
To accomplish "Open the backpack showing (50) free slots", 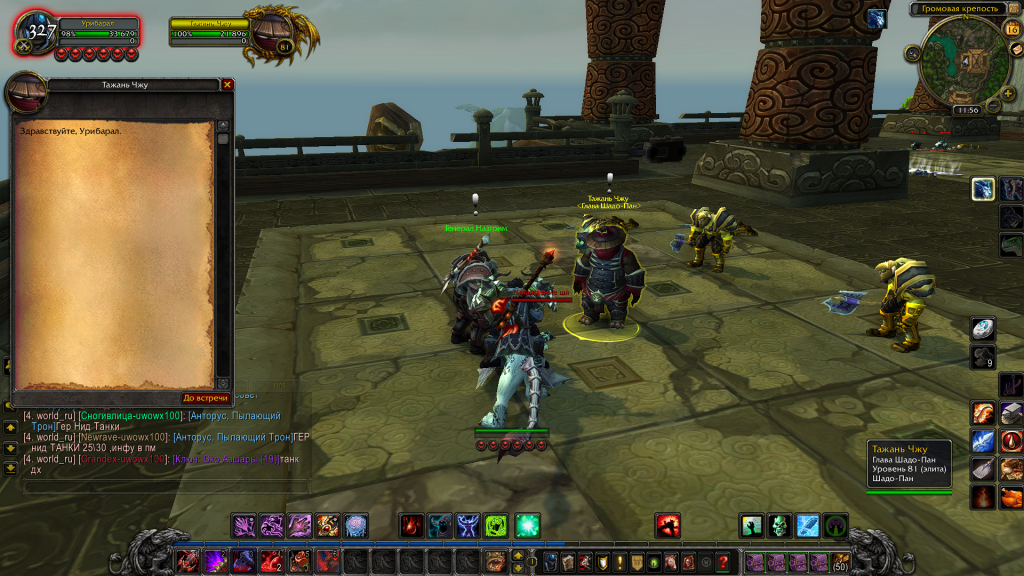I will 840,562.
